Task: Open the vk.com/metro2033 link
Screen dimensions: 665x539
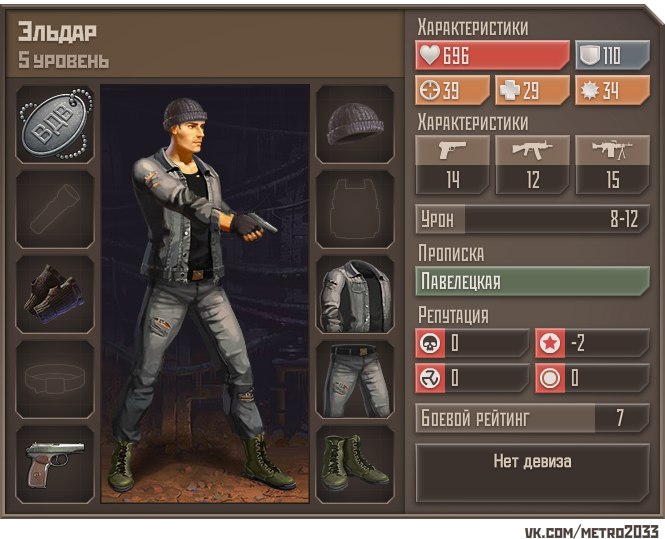Action: coord(591,529)
